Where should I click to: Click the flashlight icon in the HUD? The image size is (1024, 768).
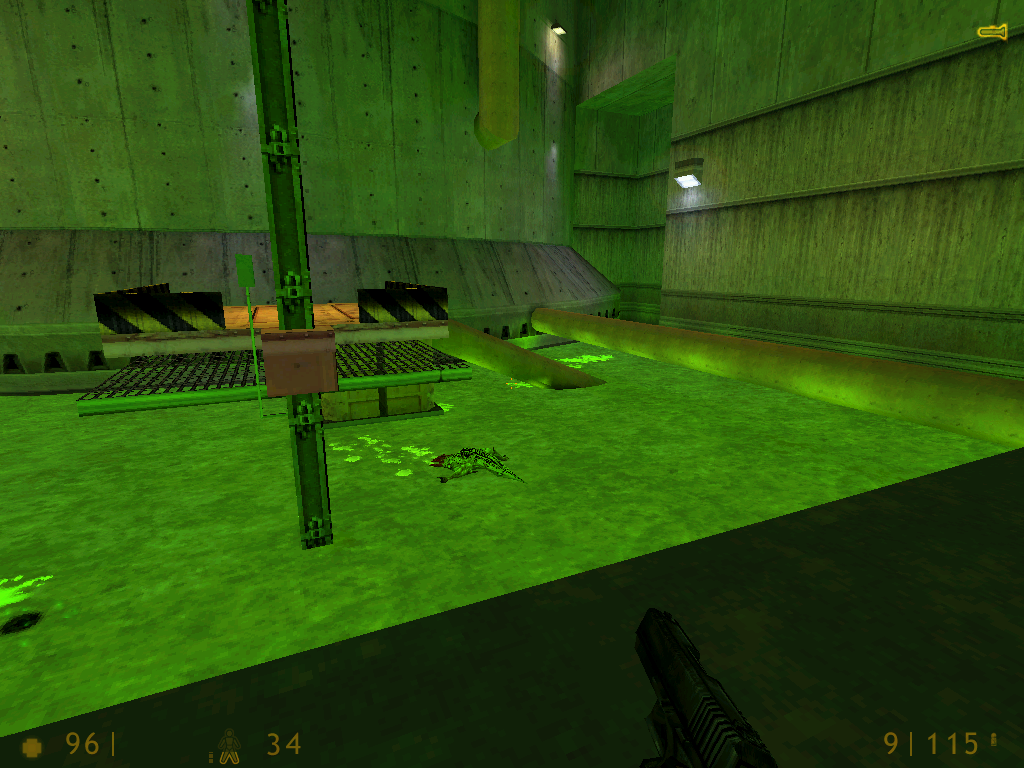click(992, 33)
